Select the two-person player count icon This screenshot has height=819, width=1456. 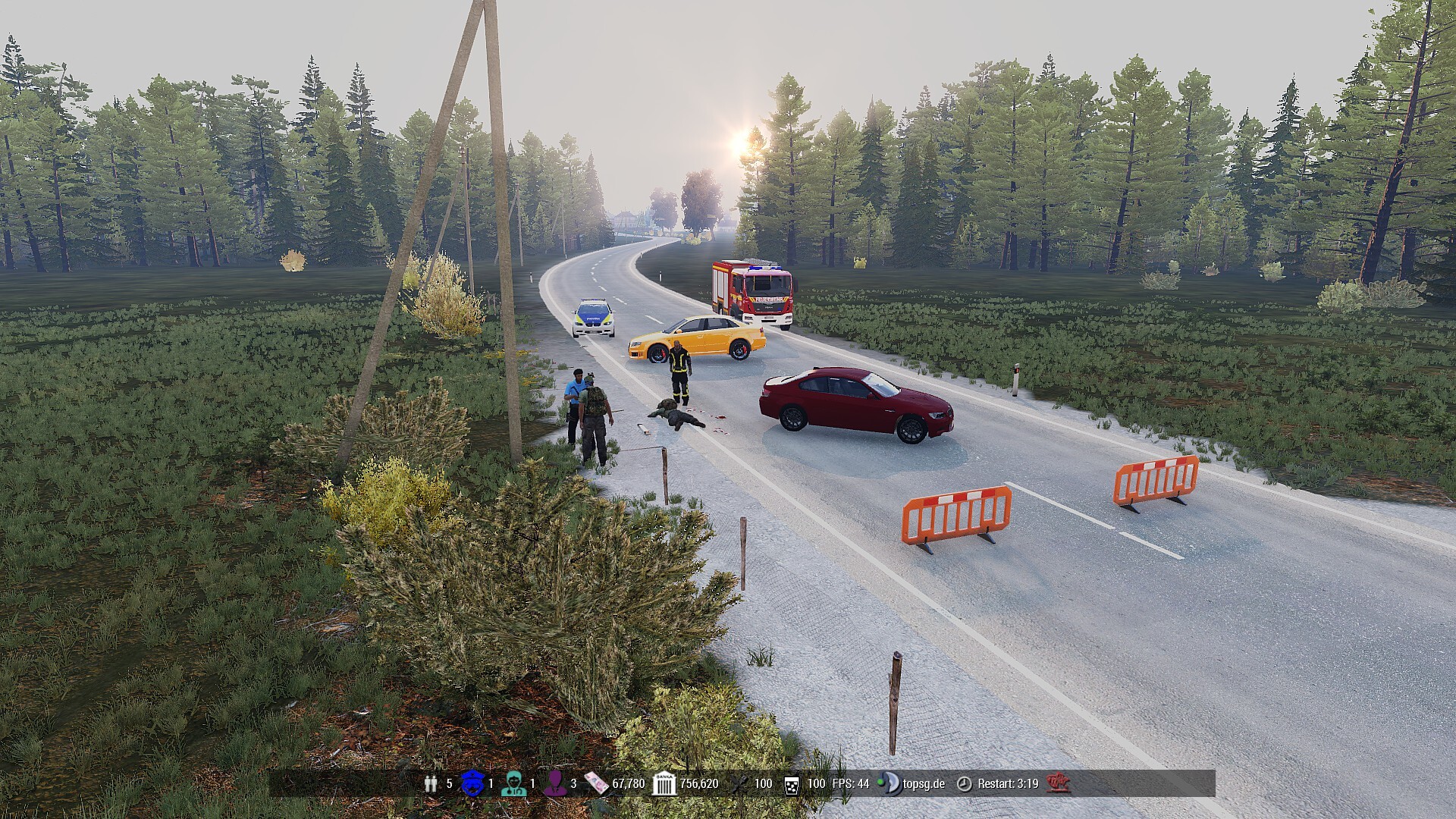pyautogui.click(x=431, y=783)
